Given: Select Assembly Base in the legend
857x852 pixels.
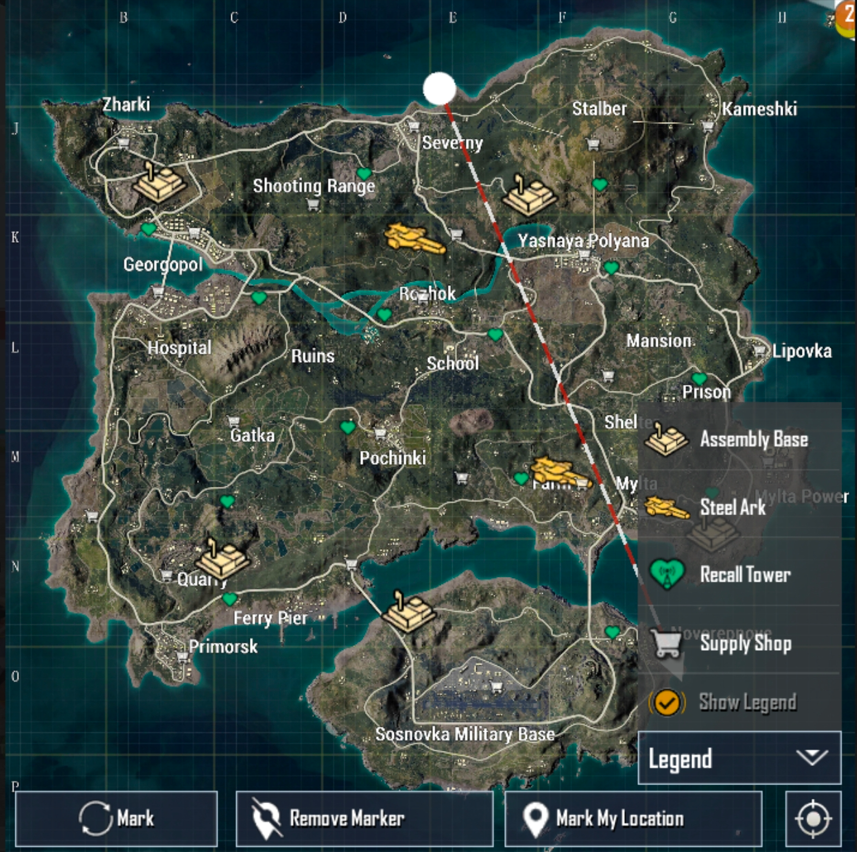Looking at the screenshot, I should coord(738,439).
